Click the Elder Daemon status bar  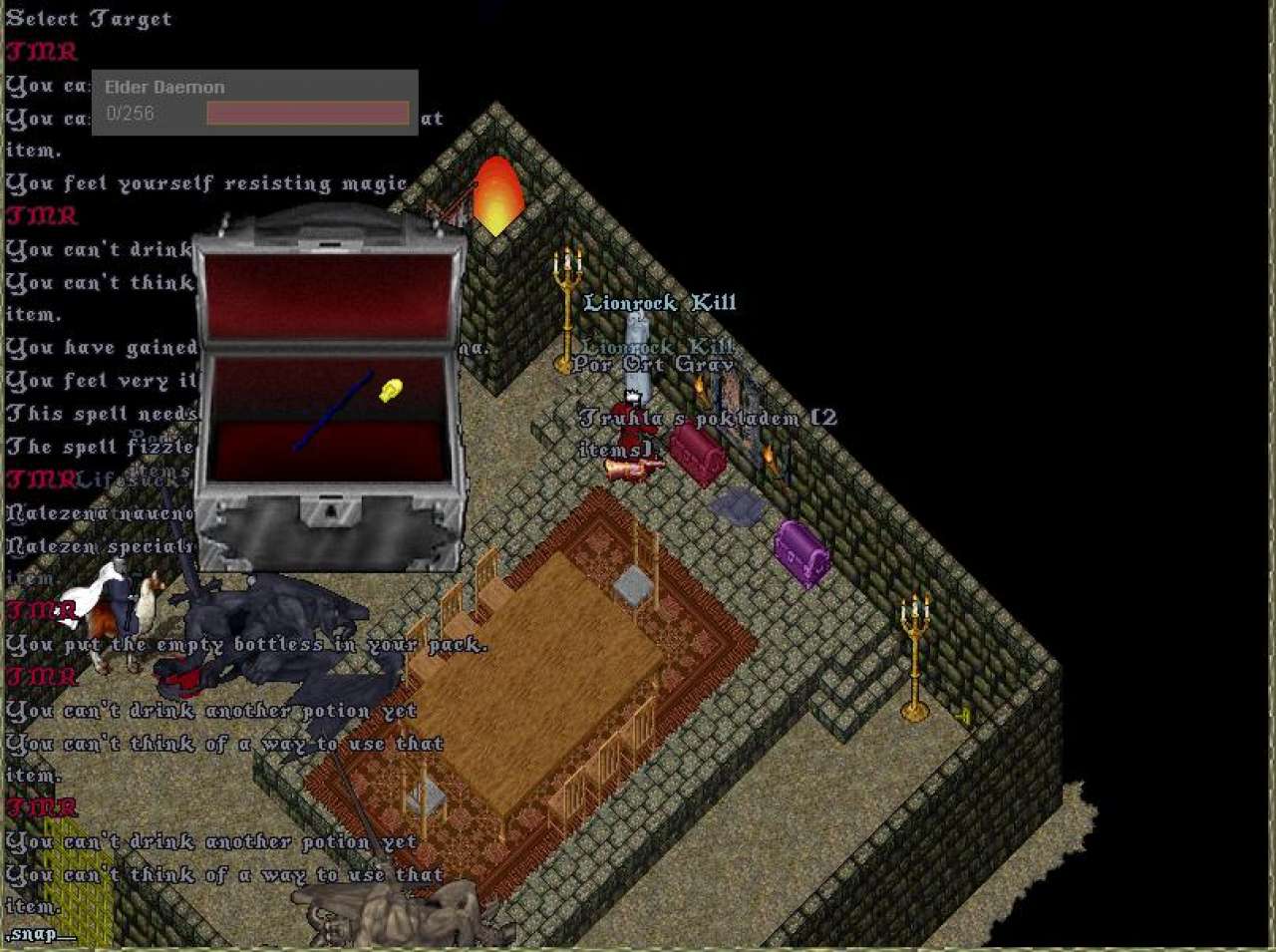click(254, 102)
